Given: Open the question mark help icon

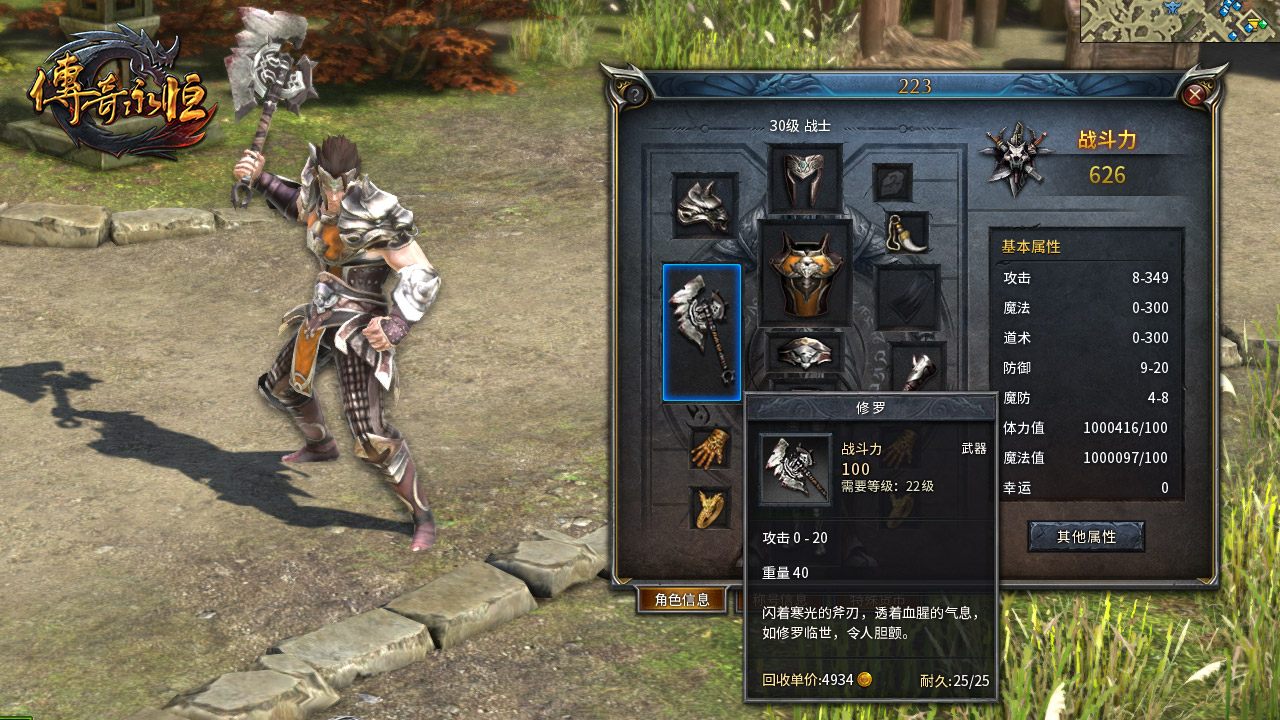Looking at the screenshot, I should [635, 94].
